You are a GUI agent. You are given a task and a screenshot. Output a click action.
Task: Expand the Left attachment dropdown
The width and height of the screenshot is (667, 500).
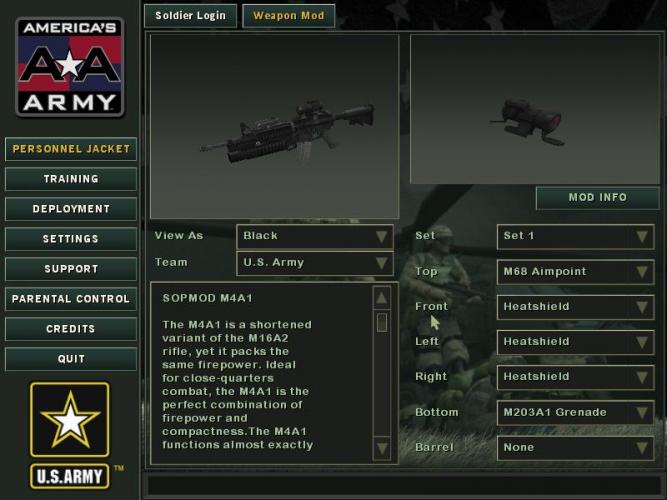coord(576,341)
